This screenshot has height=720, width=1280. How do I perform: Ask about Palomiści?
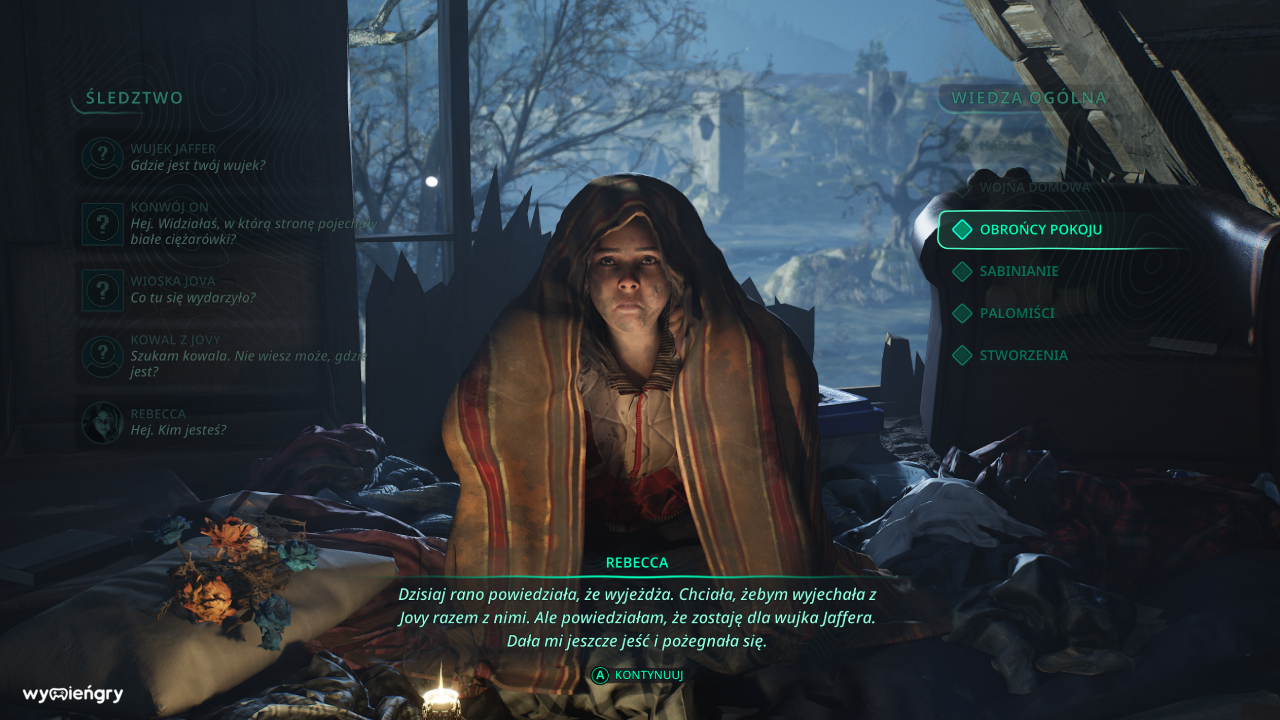point(1016,313)
